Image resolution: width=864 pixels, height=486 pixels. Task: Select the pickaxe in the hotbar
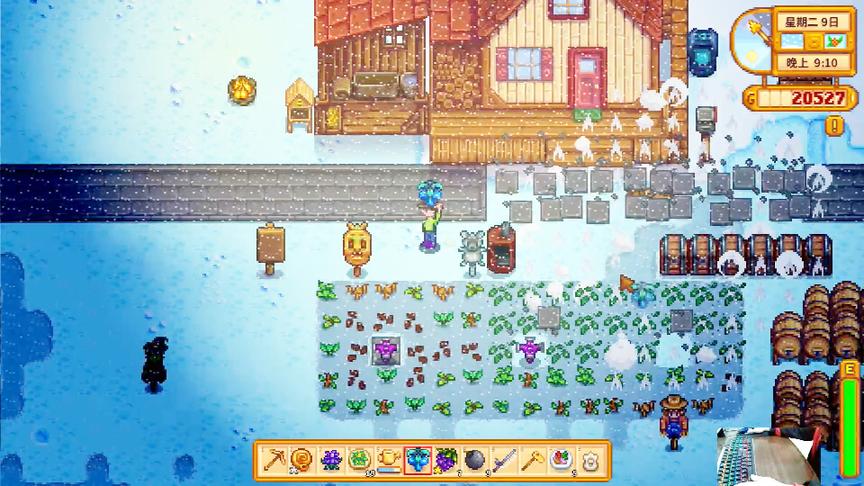coord(273,459)
